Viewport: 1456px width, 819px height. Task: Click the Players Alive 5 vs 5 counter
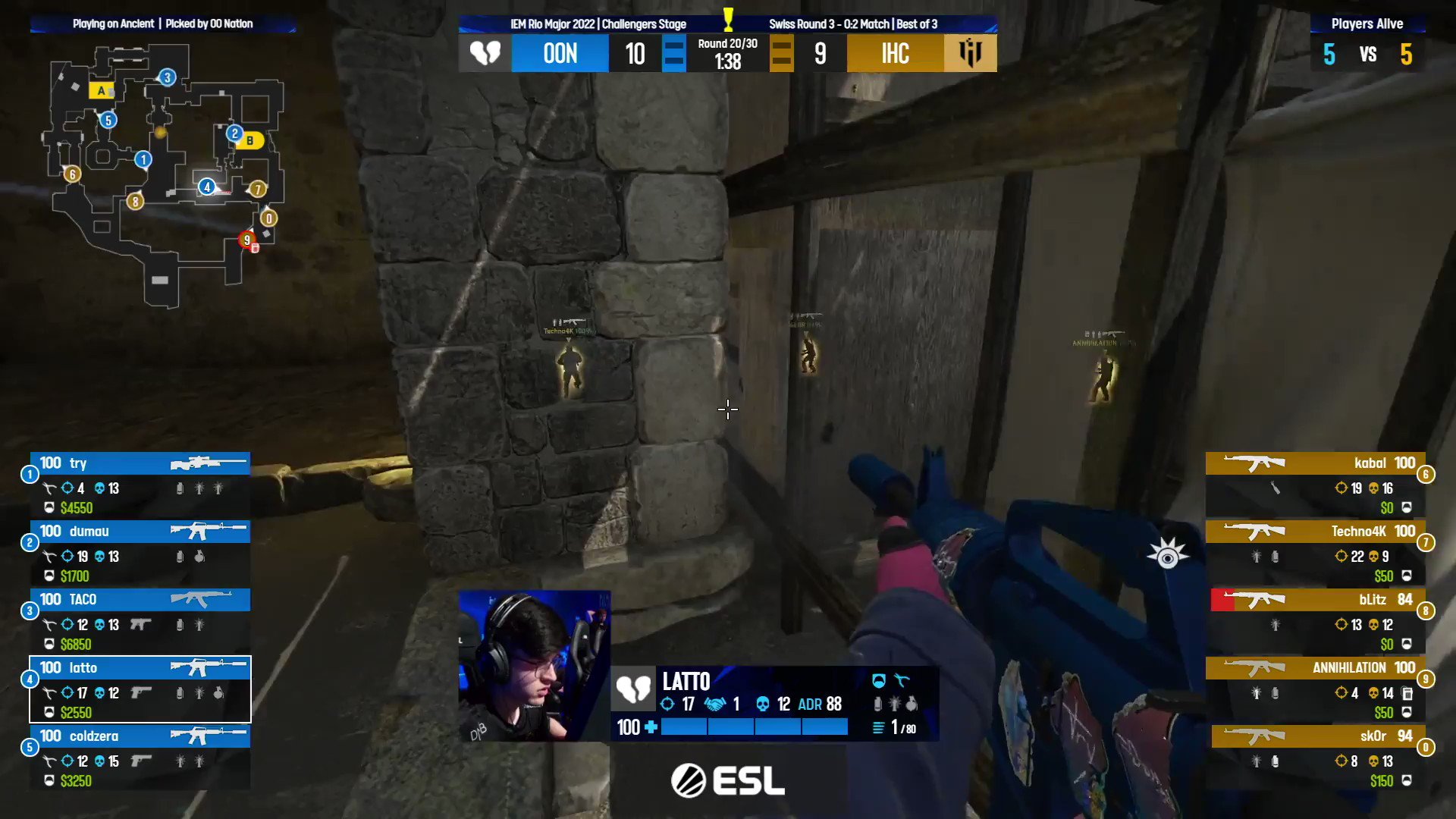point(1367,55)
